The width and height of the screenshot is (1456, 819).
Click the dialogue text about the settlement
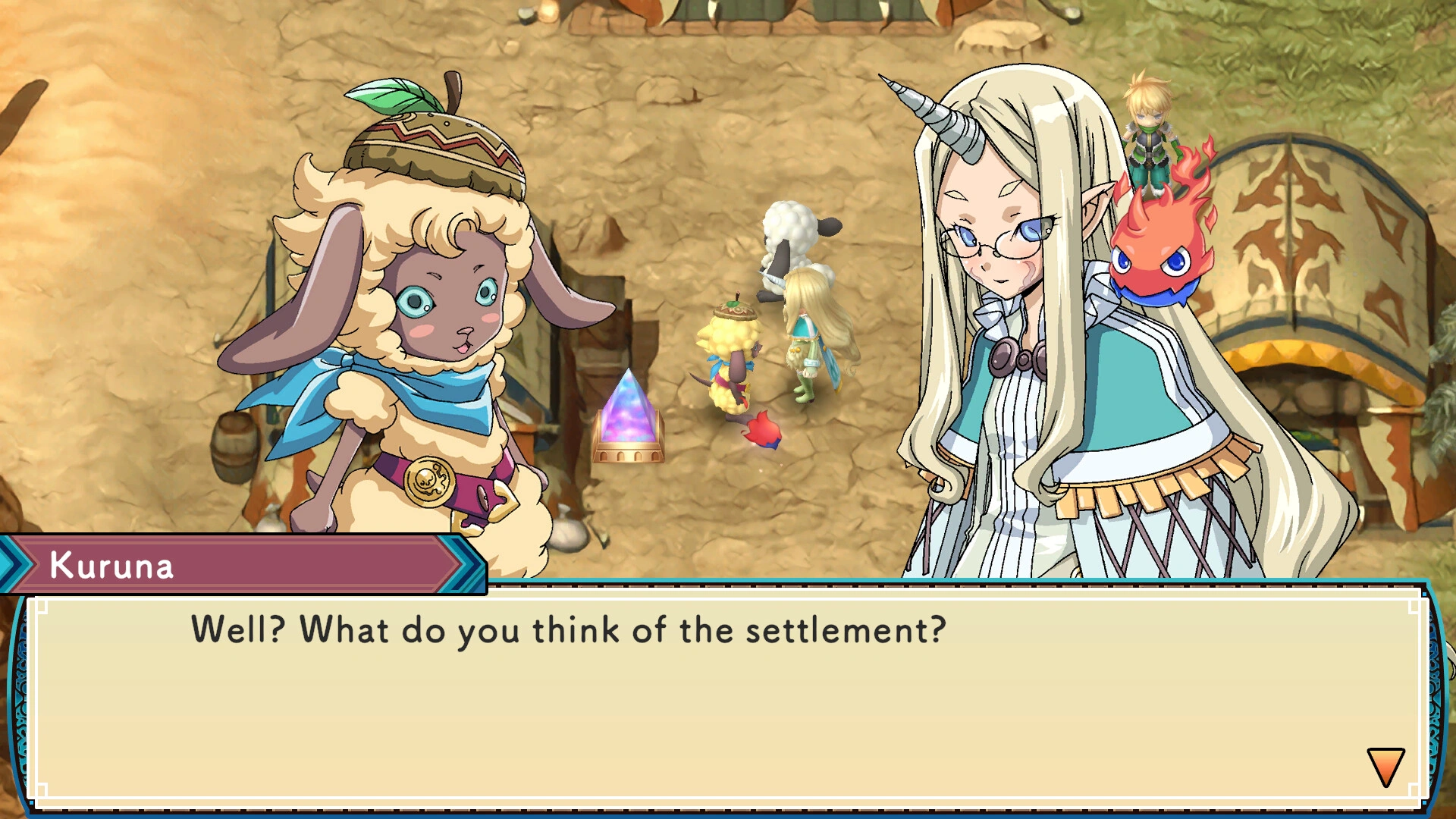pos(569,629)
